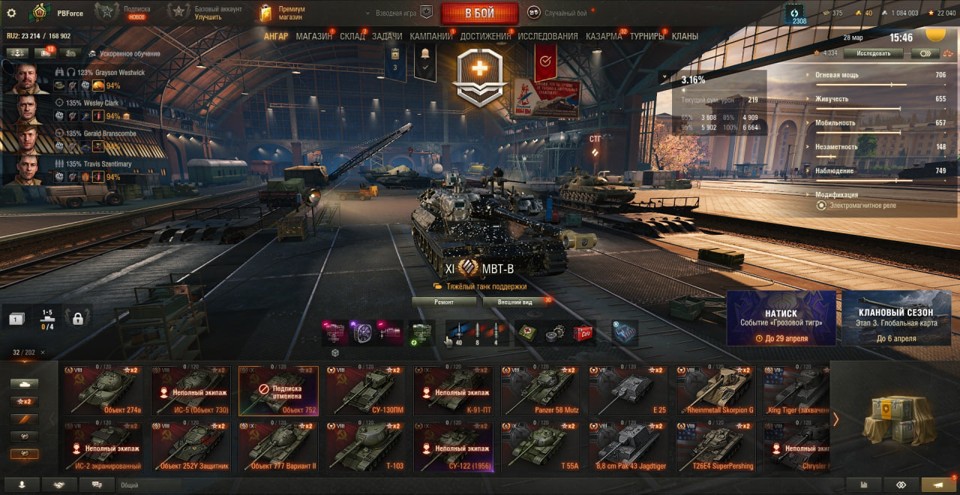Open the Натиск event banner
960x495 pixels.
(781, 319)
